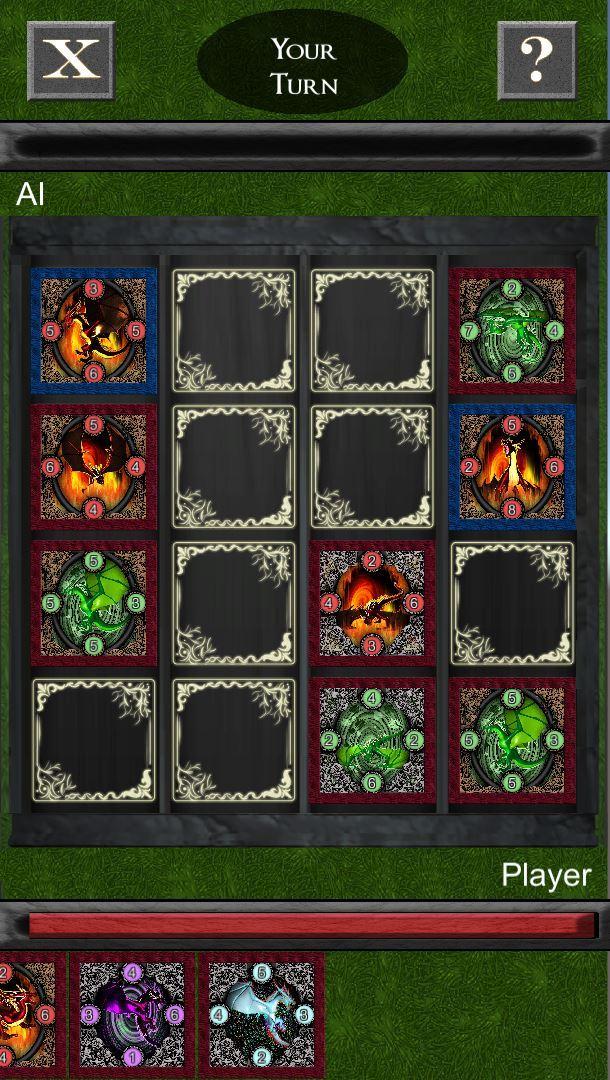The height and width of the screenshot is (1080, 610).
Task: Open the question mark help button
Action: coord(537,61)
